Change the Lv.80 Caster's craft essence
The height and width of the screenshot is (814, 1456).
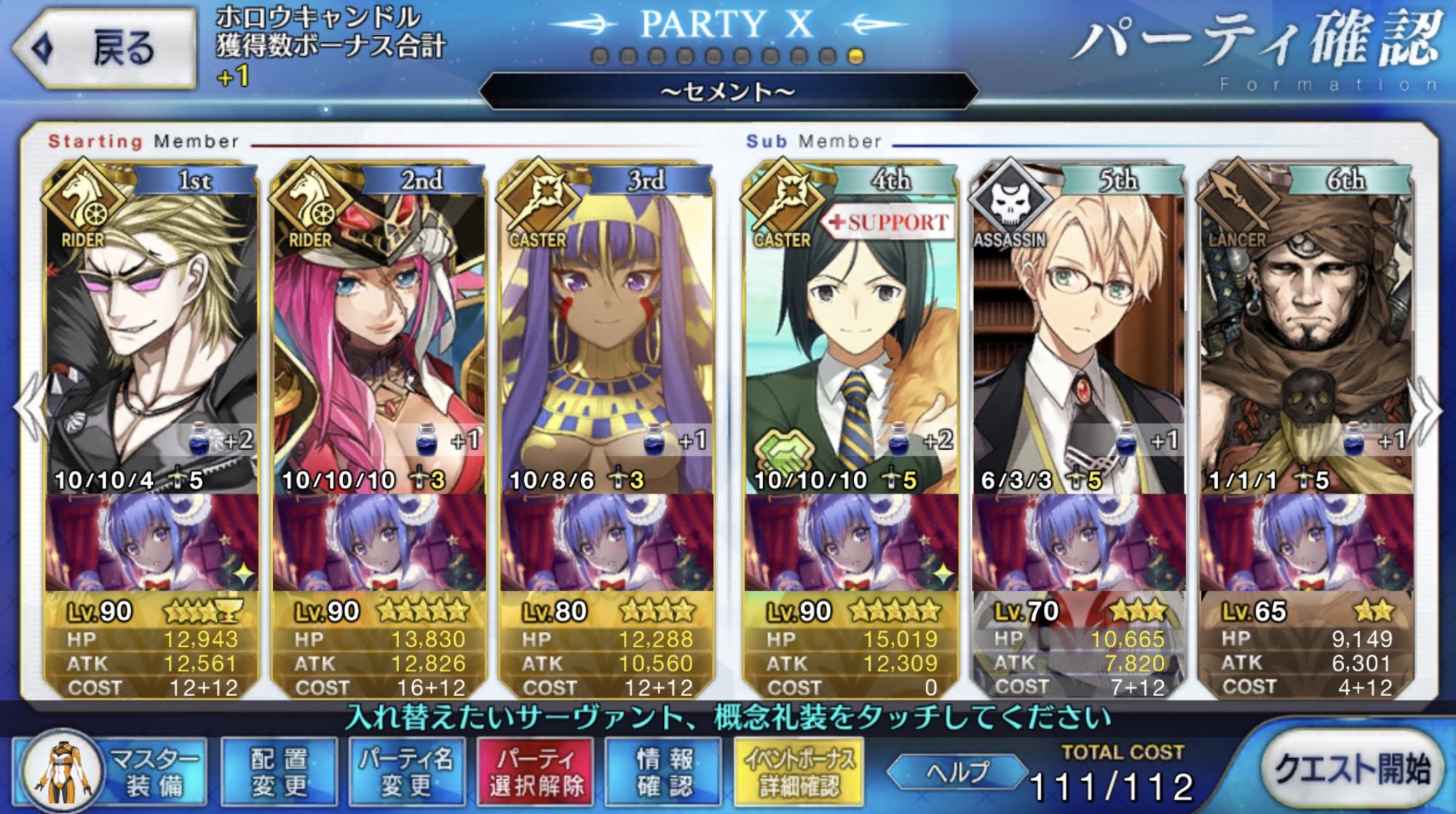coord(606,542)
